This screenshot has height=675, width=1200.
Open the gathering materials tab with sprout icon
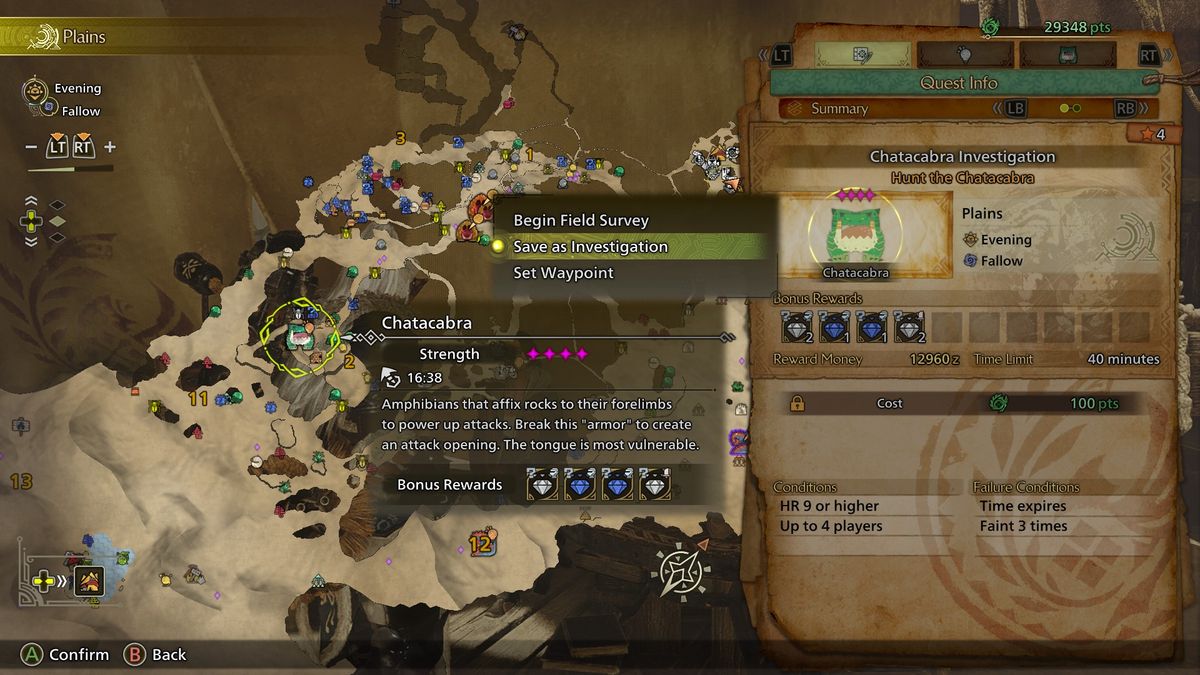pos(964,54)
